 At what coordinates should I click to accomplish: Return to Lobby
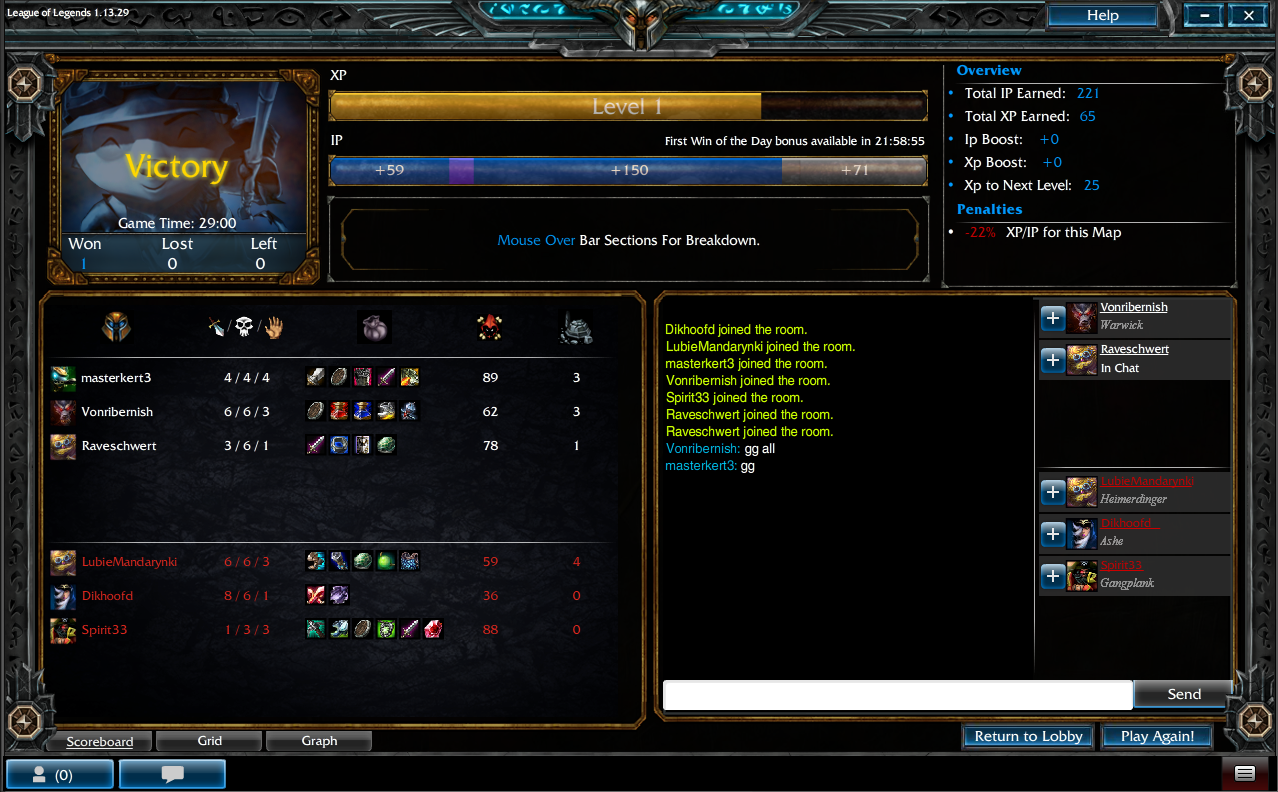(1028, 736)
